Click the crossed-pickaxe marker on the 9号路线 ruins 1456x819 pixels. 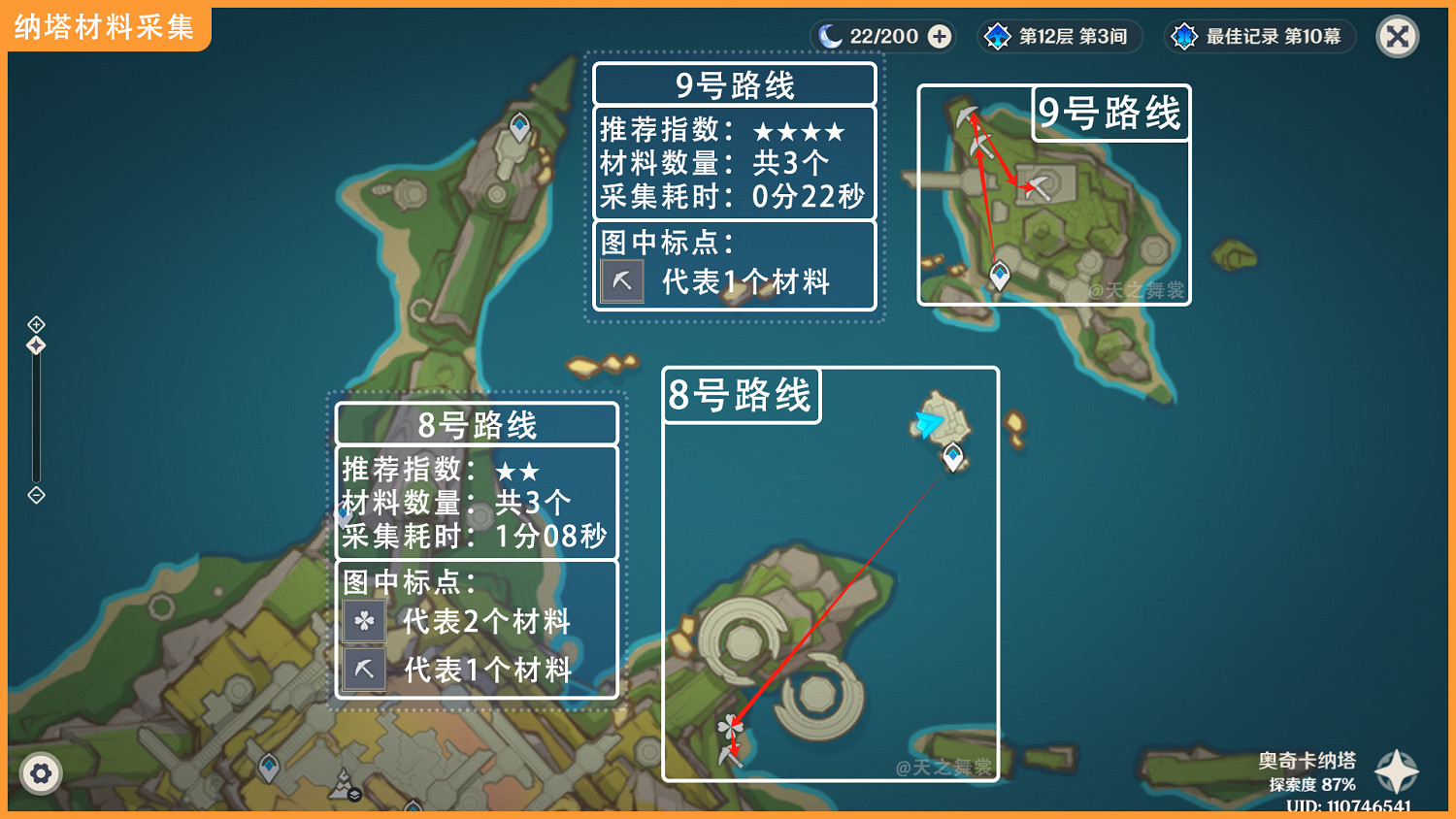tap(1038, 186)
